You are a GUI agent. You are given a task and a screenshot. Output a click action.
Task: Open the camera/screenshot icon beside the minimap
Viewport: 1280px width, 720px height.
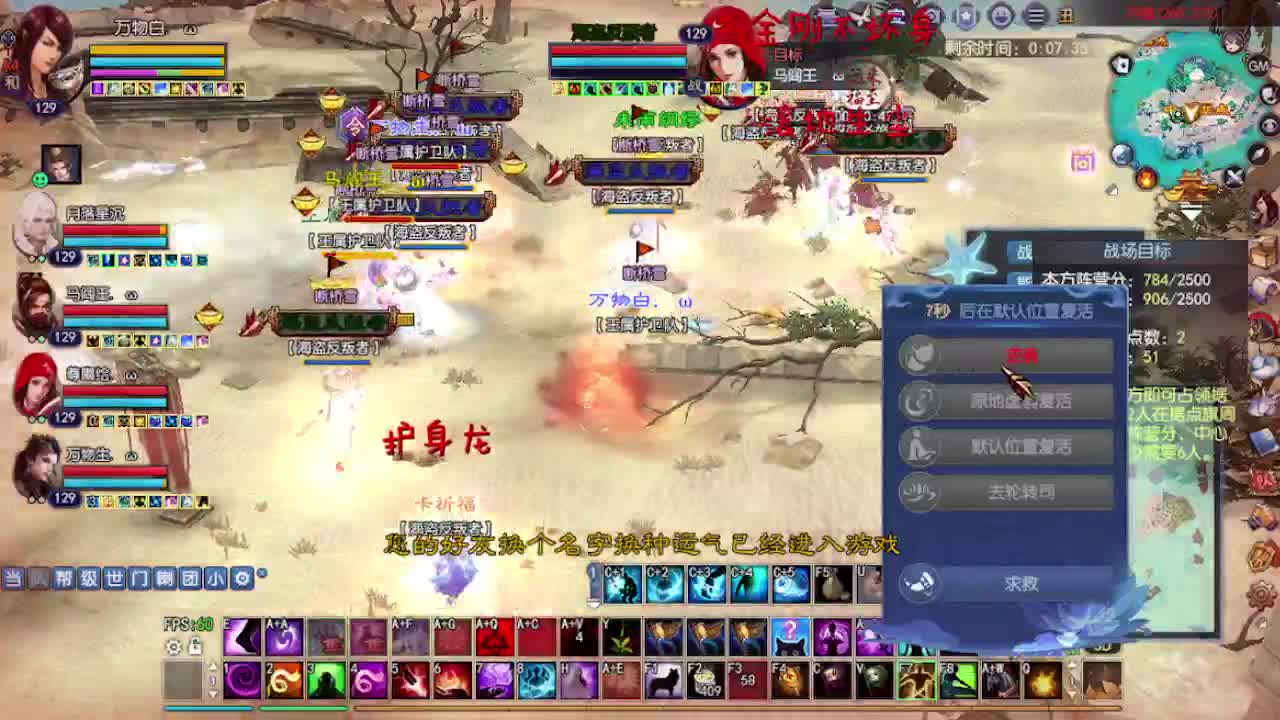tap(1082, 163)
